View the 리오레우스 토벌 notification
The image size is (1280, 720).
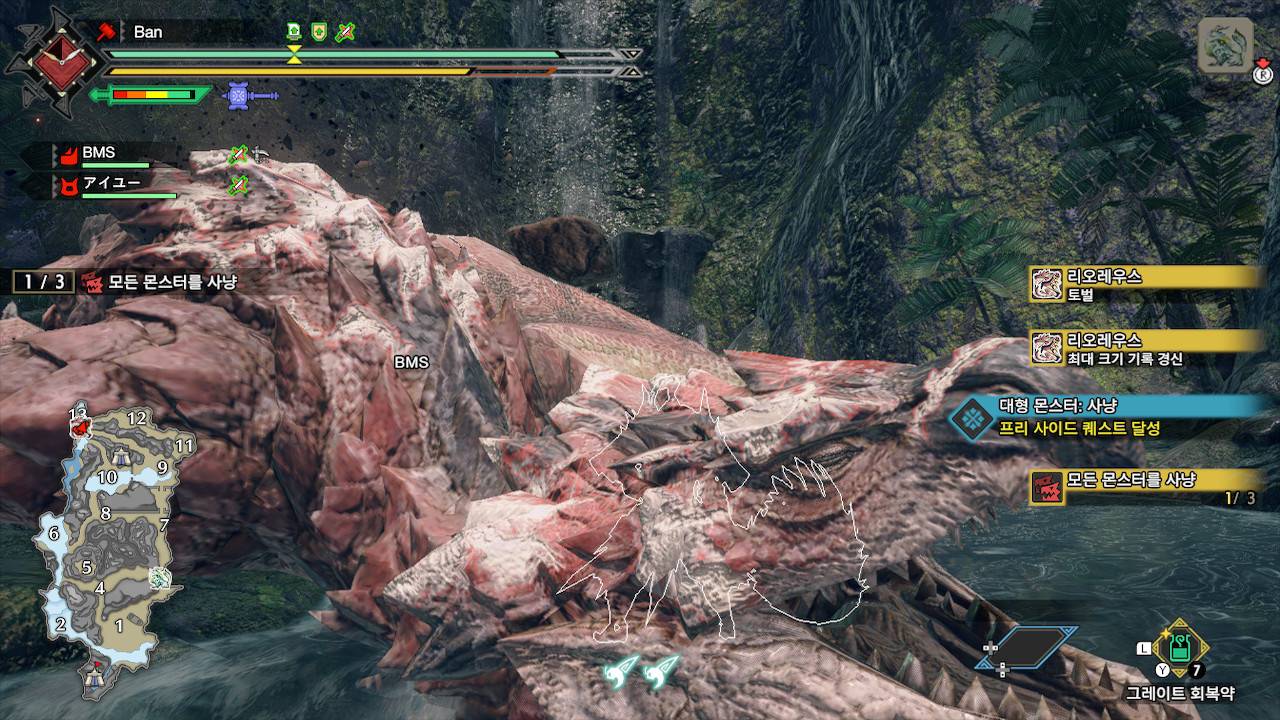click(1146, 284)
